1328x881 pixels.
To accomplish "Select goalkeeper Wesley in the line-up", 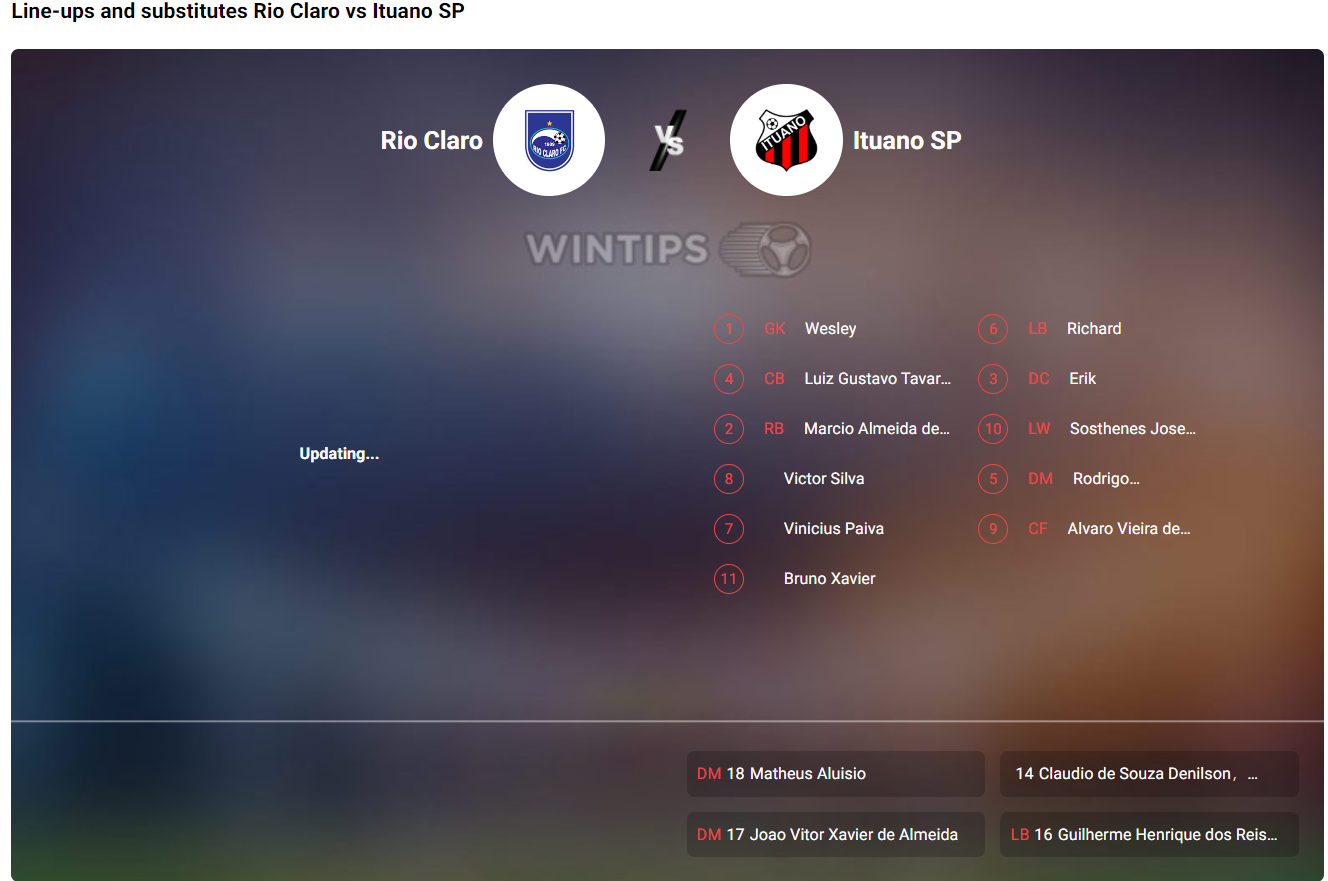I will pyautogui.click(x=830, y=329).
